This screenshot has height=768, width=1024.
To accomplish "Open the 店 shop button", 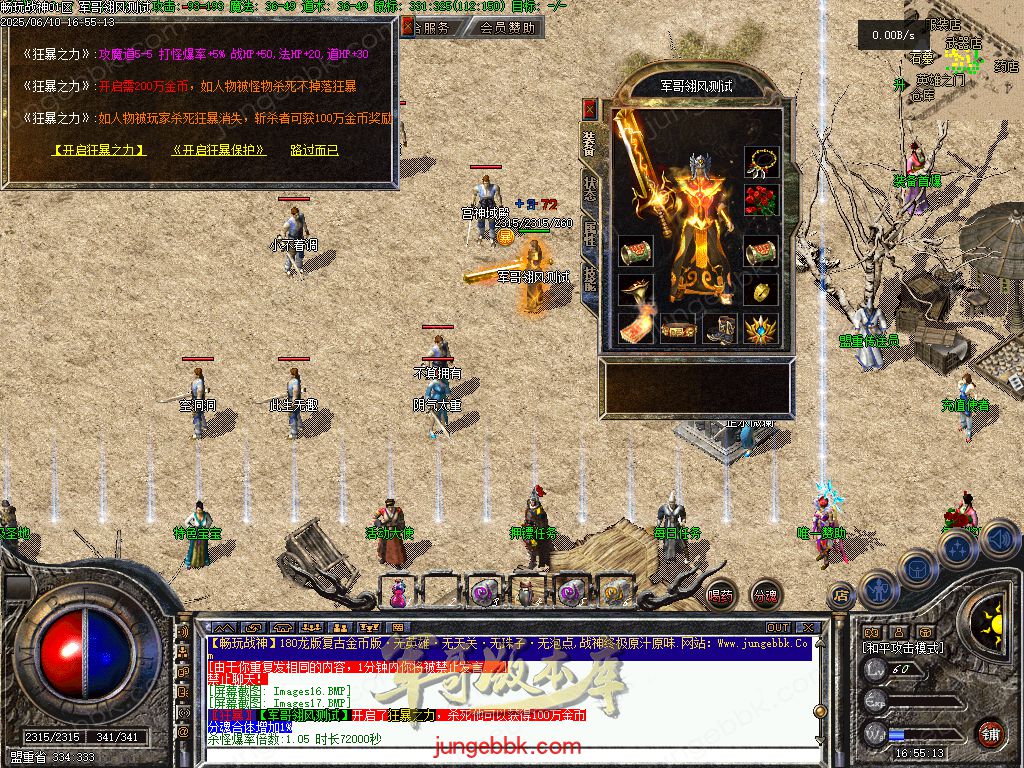I will (841, 596).
